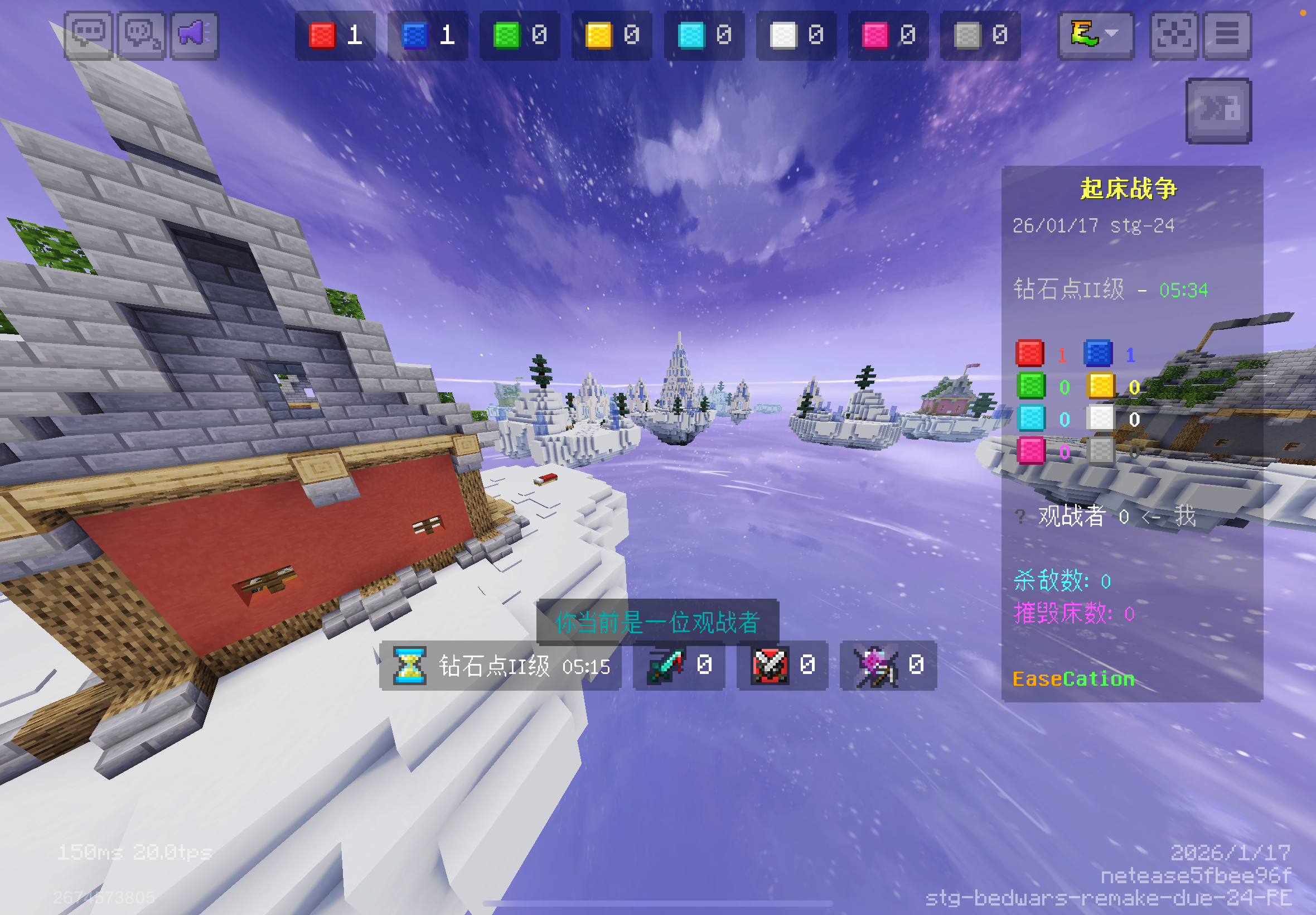
Task: Click the crosshair focus frame button
Action: (x=1173, y=36)
